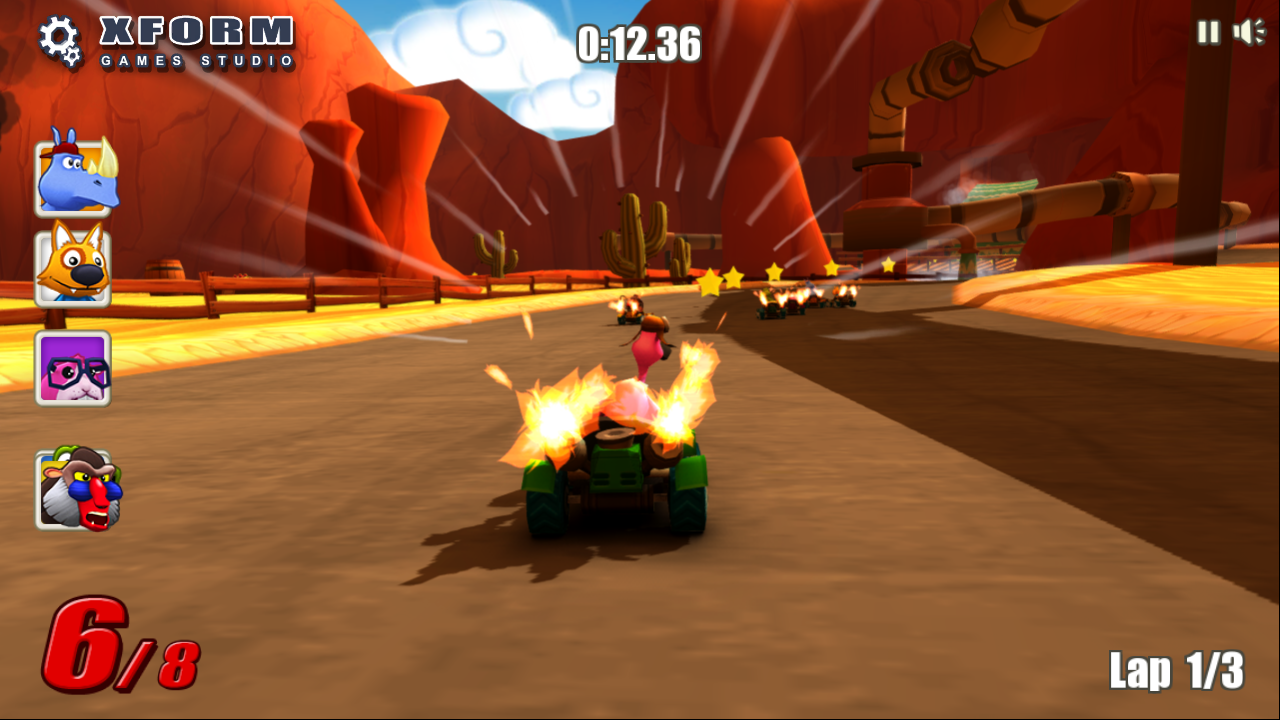Click the race timer showing 0:12.36

click(640, 45)
